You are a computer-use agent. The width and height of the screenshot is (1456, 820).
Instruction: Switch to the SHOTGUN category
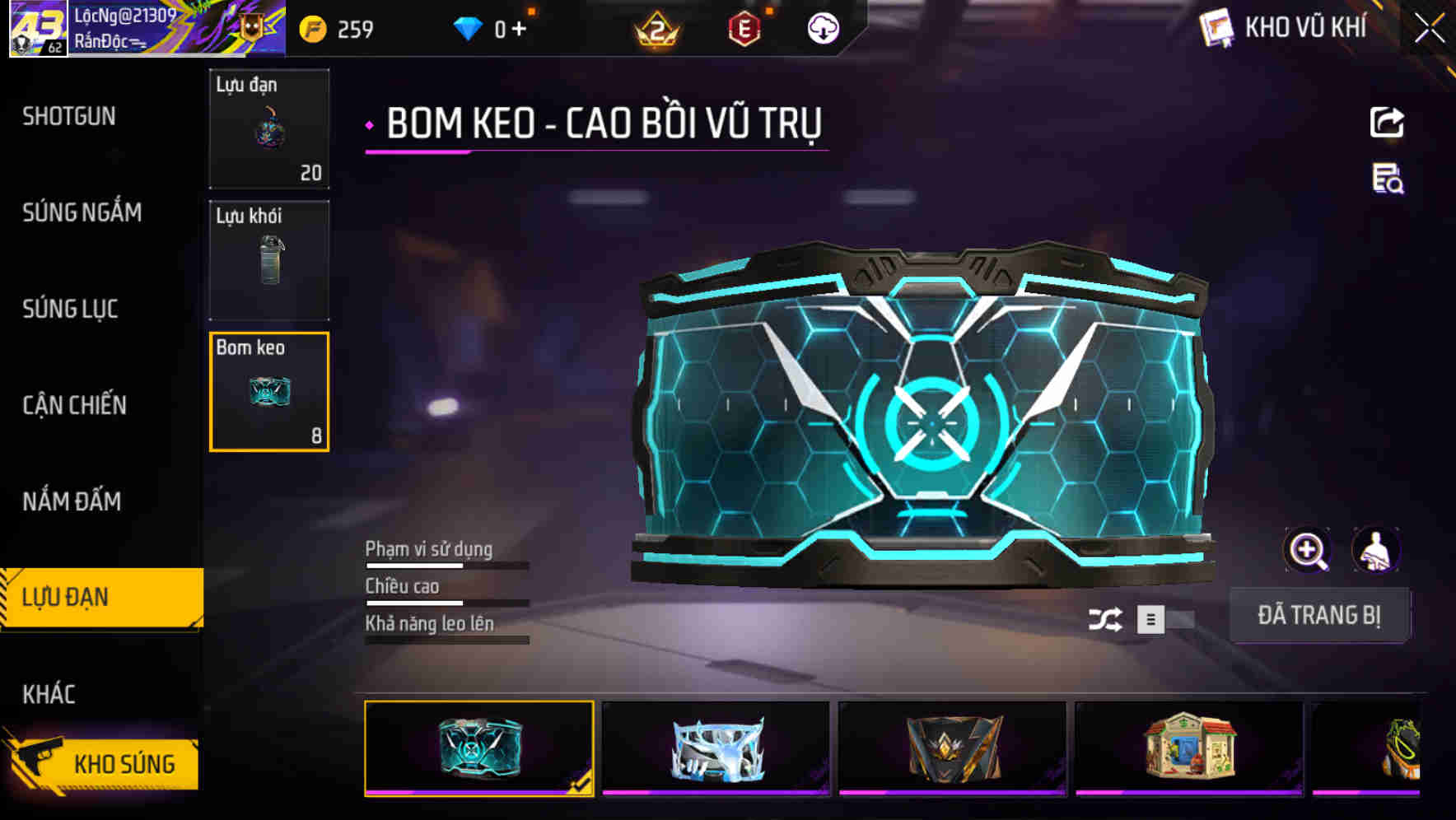[70, 117]
